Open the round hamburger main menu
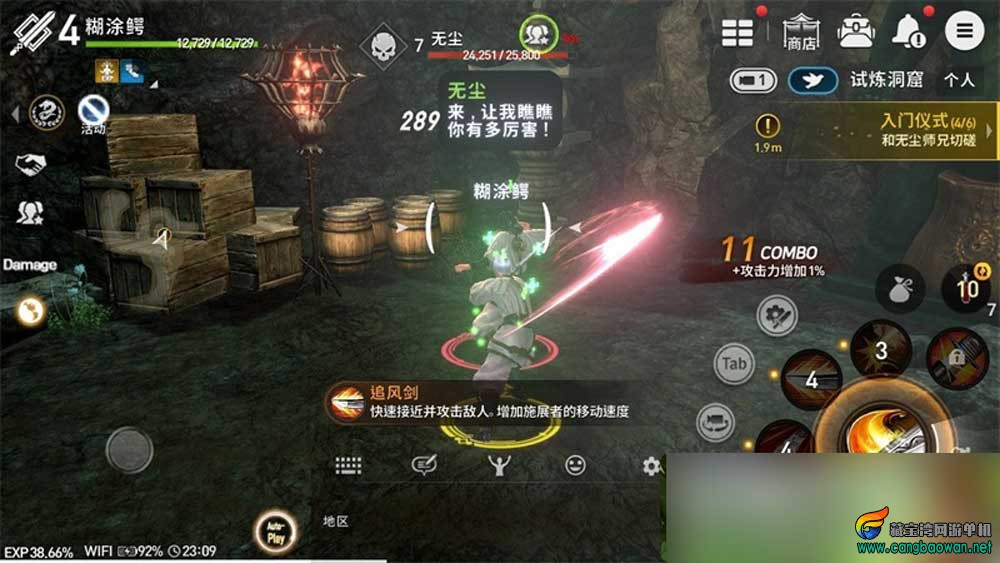The width and height of the screenshot is (1000, 563). [965, 31]
